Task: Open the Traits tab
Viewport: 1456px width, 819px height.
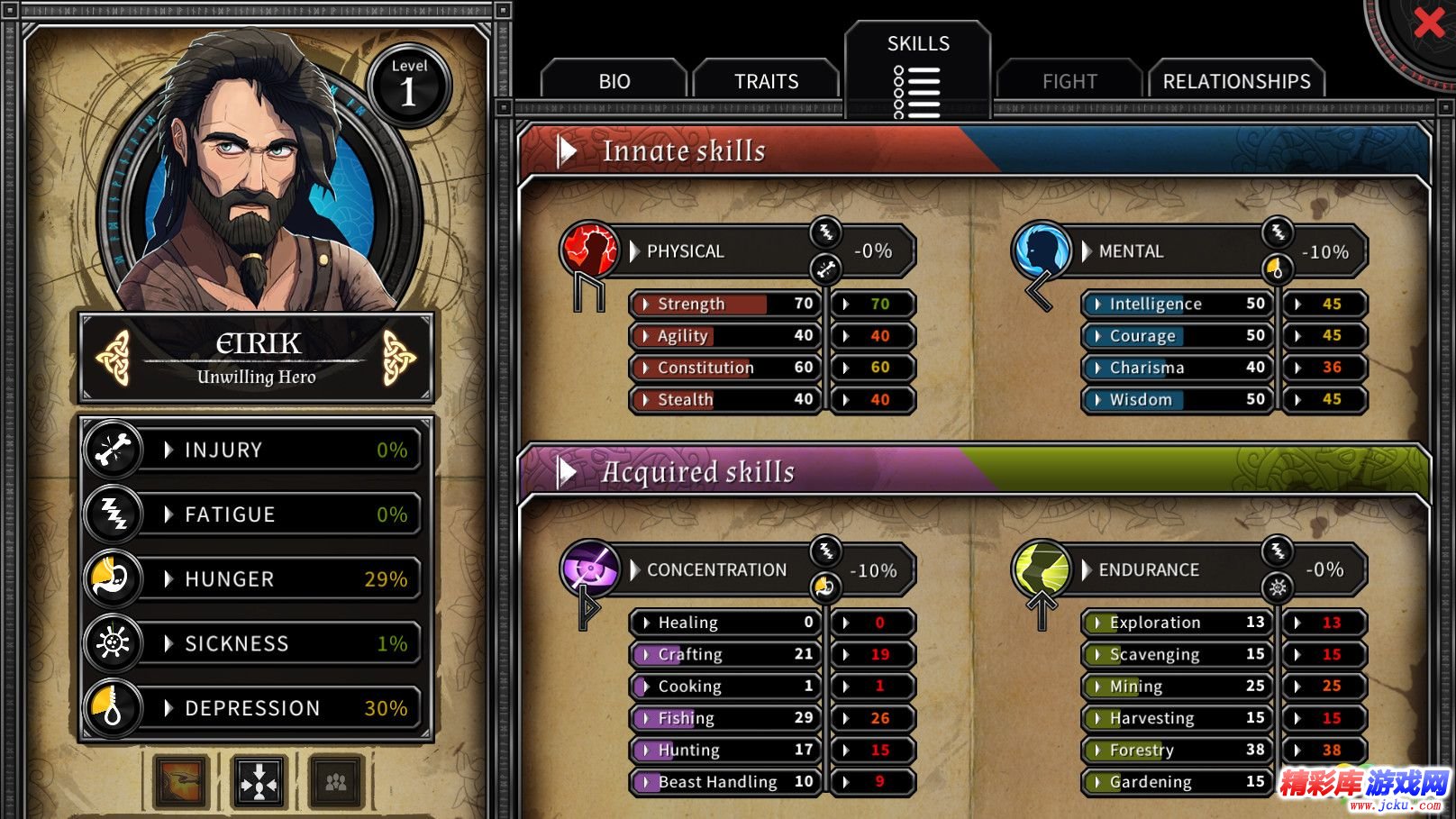Action: (x=766, y=81)
